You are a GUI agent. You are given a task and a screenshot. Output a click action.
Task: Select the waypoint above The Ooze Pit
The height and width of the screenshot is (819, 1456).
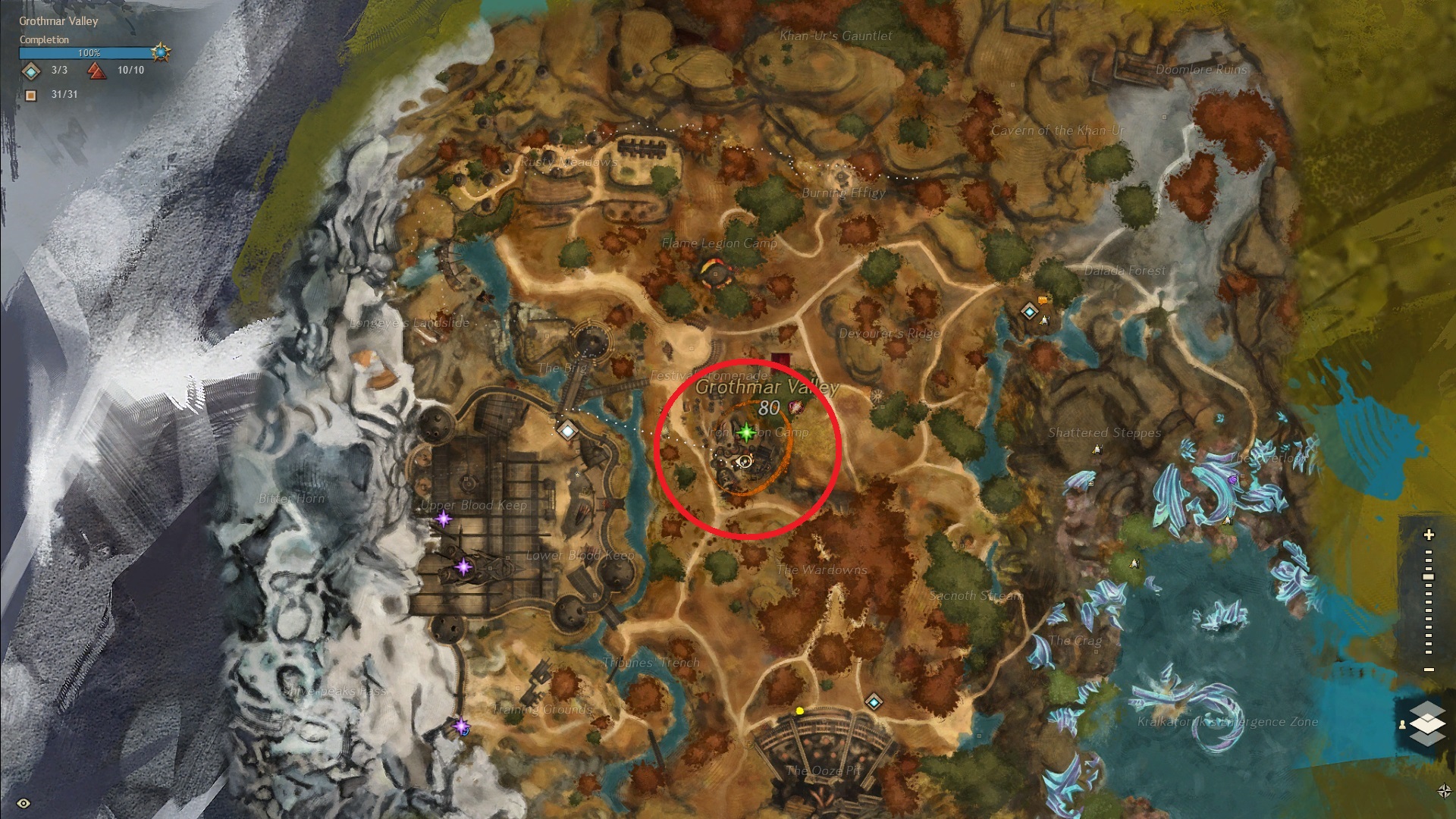point(874,702)
